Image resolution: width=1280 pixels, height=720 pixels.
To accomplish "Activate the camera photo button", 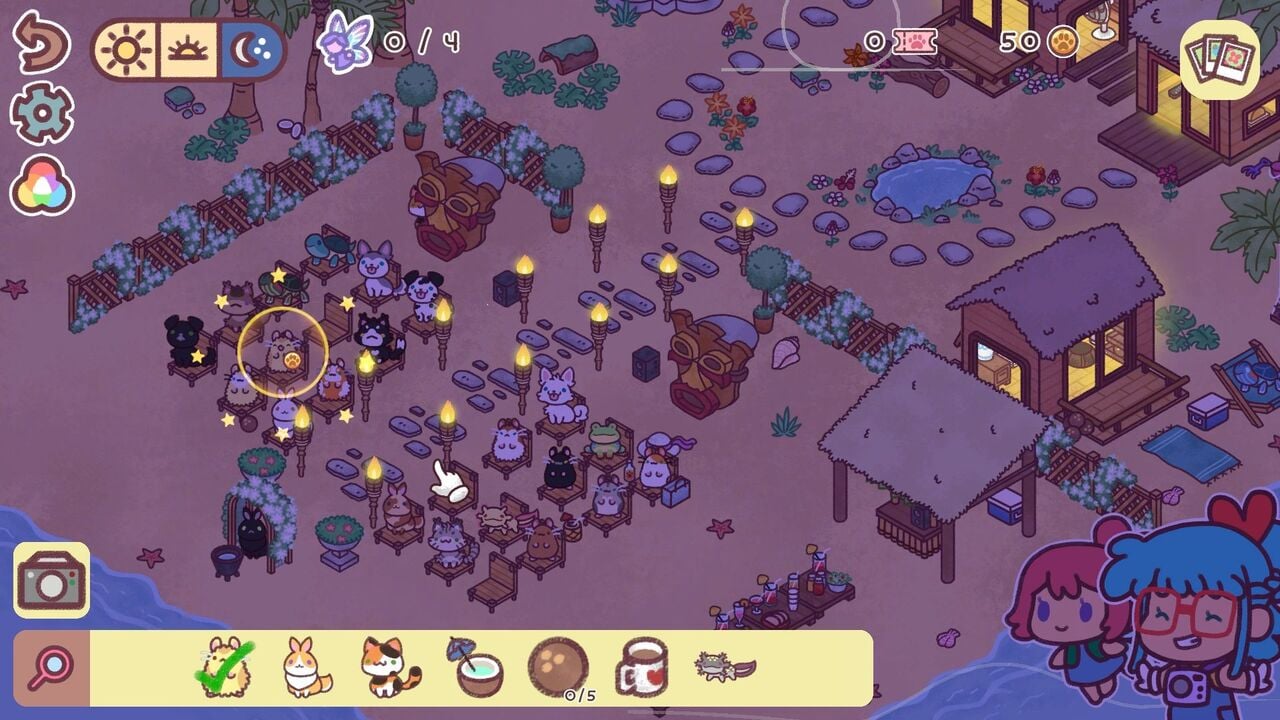I will [51, 580].
